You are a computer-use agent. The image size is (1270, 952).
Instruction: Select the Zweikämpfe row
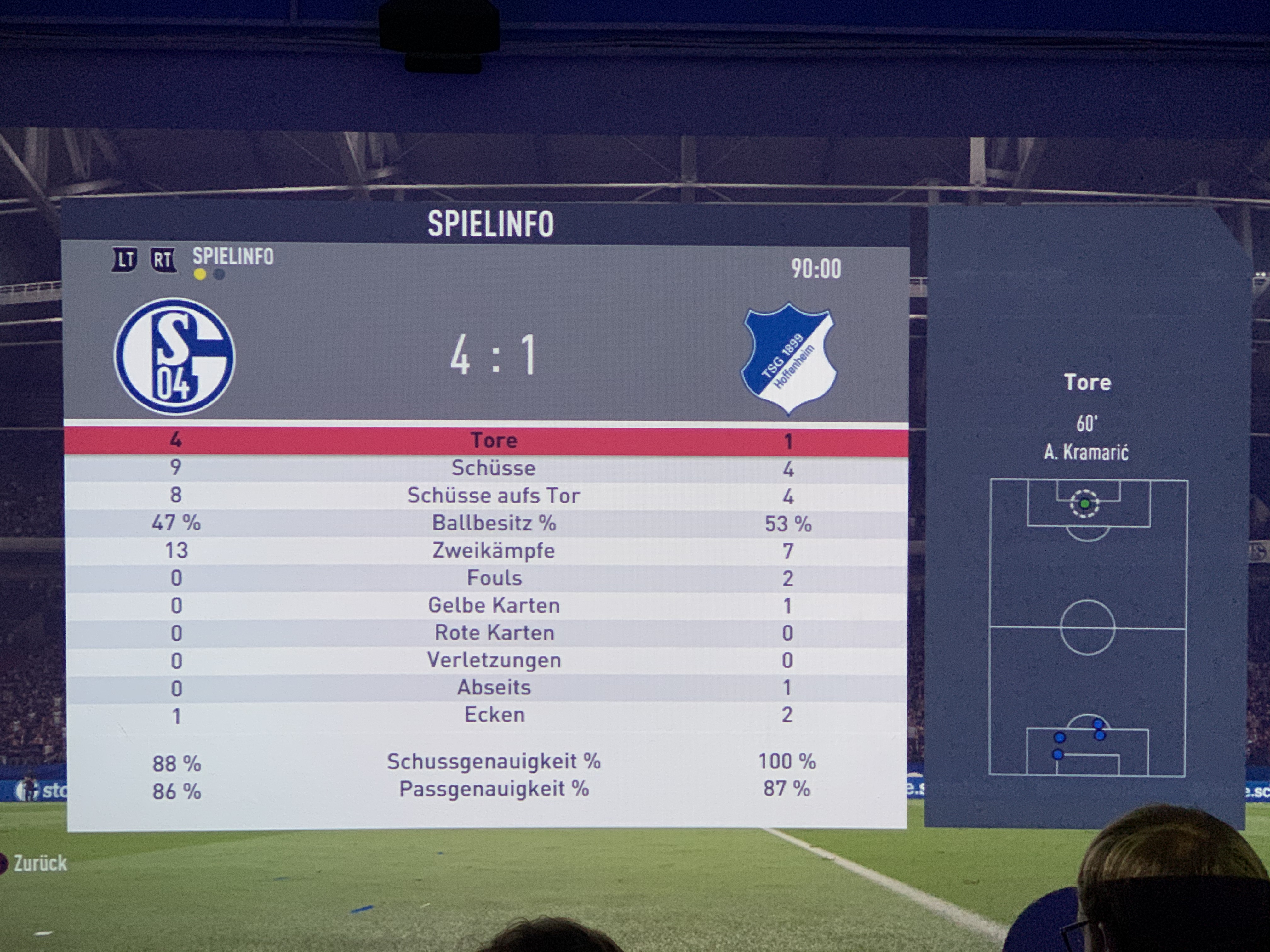493,551
